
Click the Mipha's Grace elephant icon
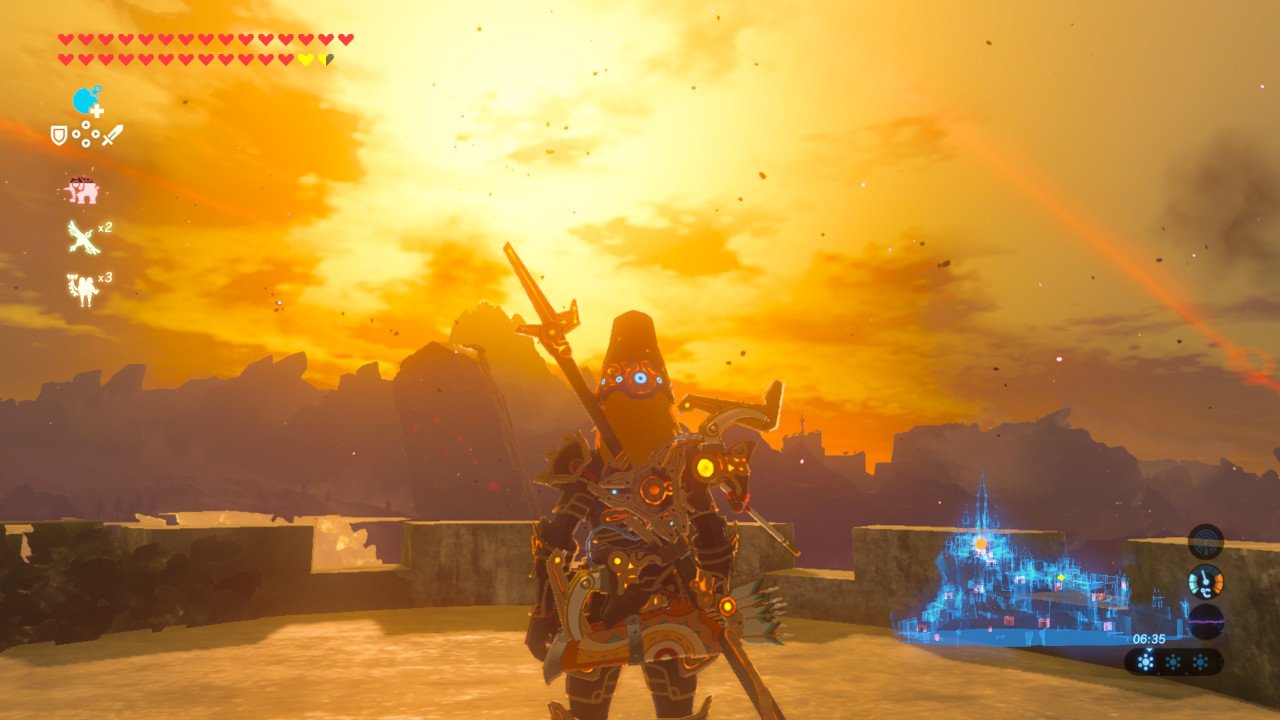(x=81, y=190)
